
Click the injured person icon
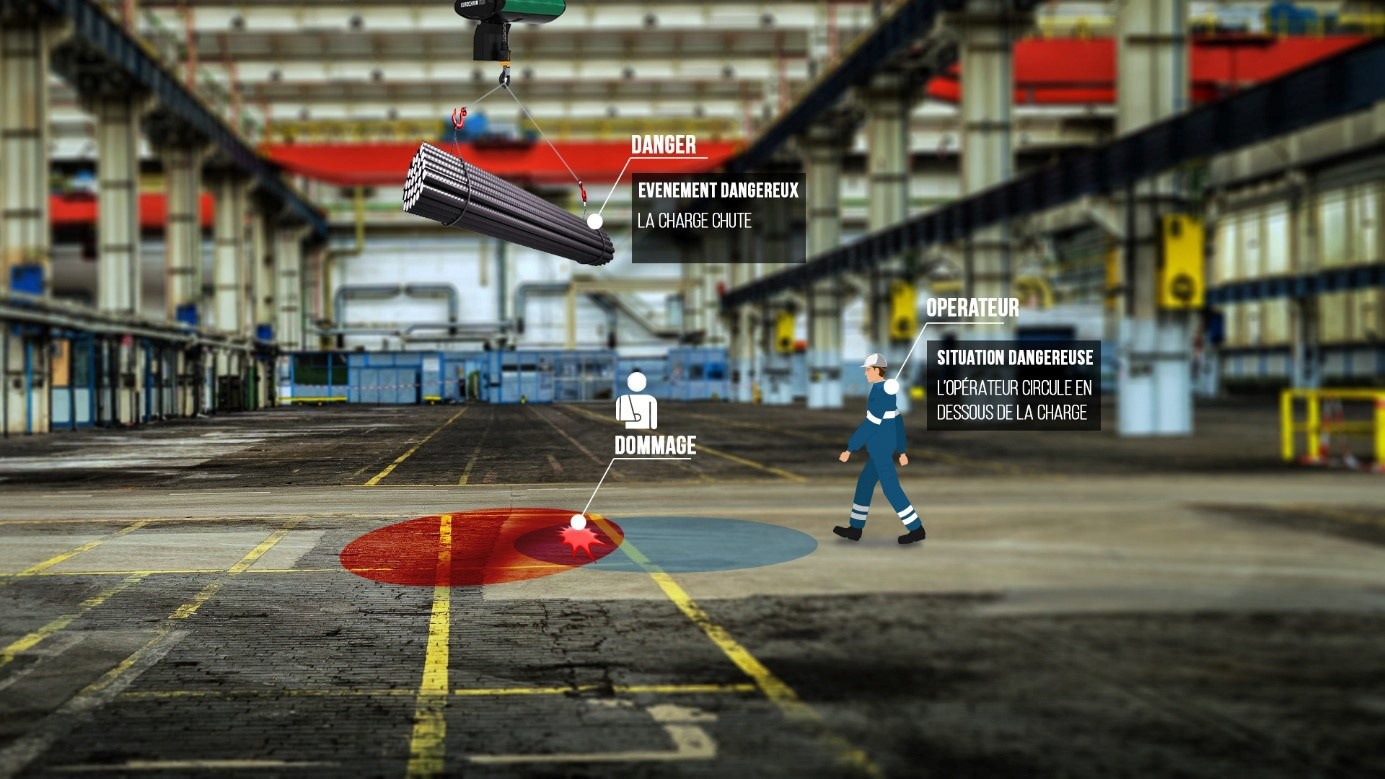pos(636,401)
